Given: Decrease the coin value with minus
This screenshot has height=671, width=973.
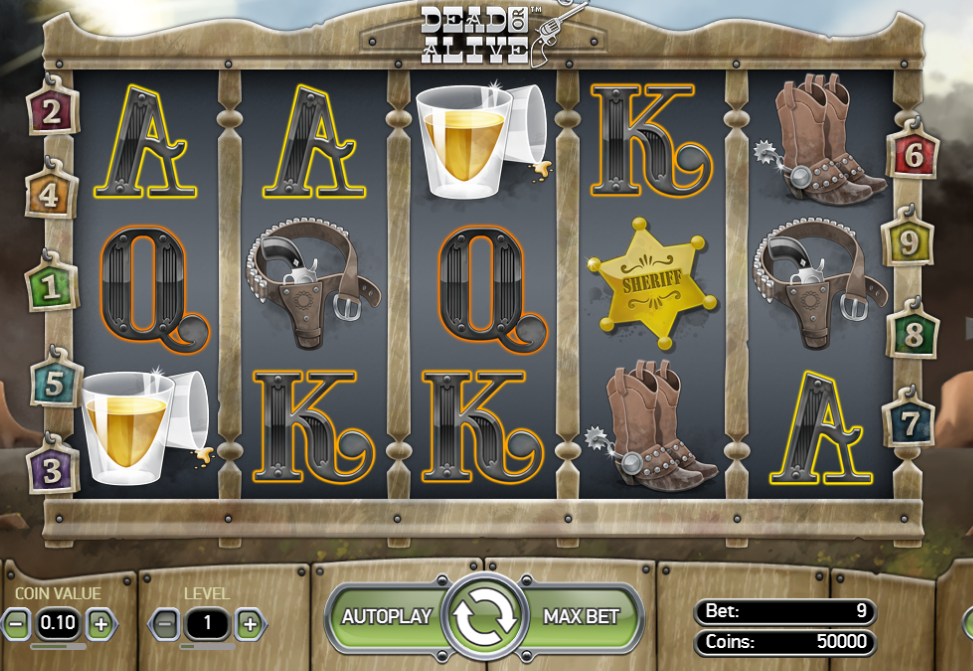Looking at the screenshot, I should point(17,624).
